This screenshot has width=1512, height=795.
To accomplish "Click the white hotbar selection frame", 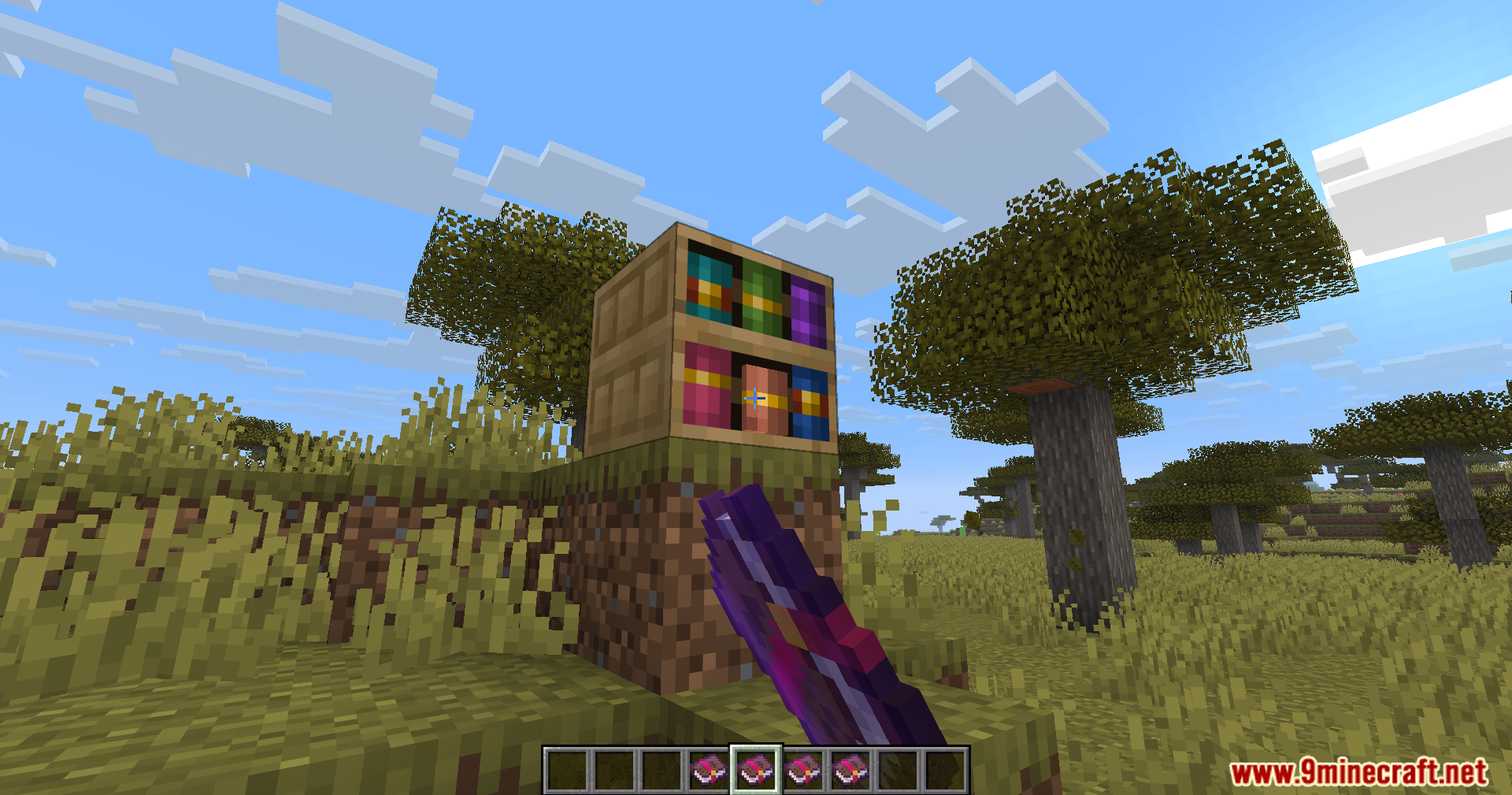I will pyautogui.click(x=755, y=770).
